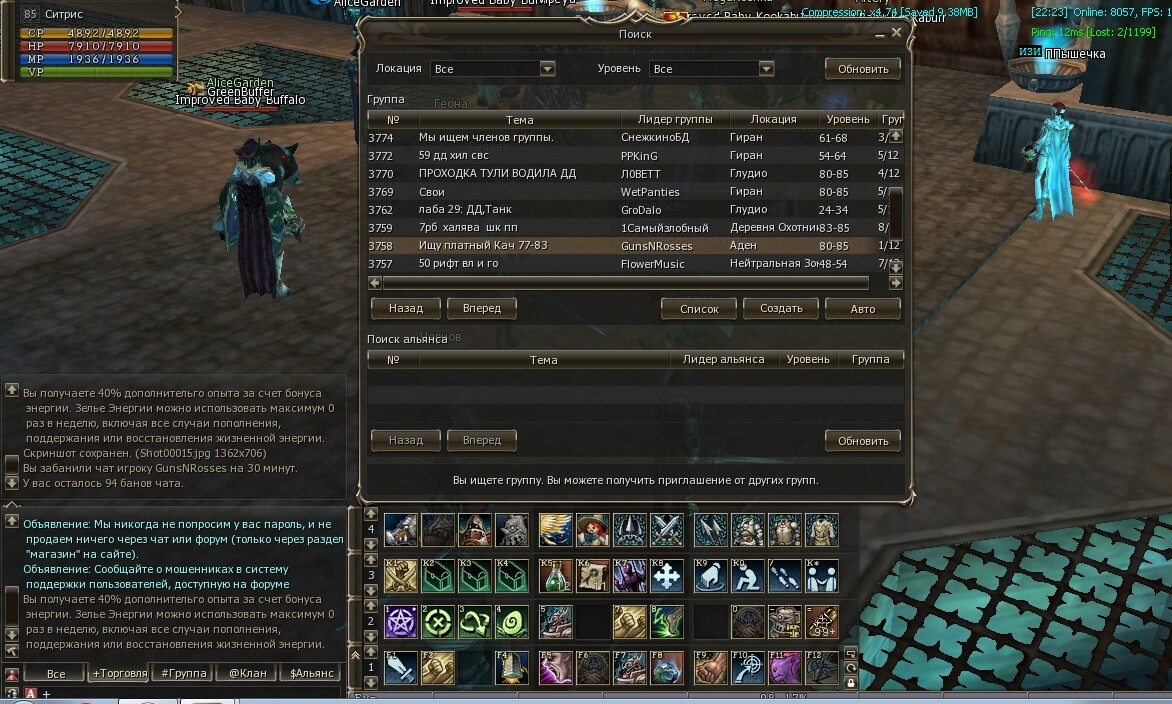This screenshot has height=704, width=1172.
Task: Click the top Обновить refresh button
Action: tap(862, 69)
